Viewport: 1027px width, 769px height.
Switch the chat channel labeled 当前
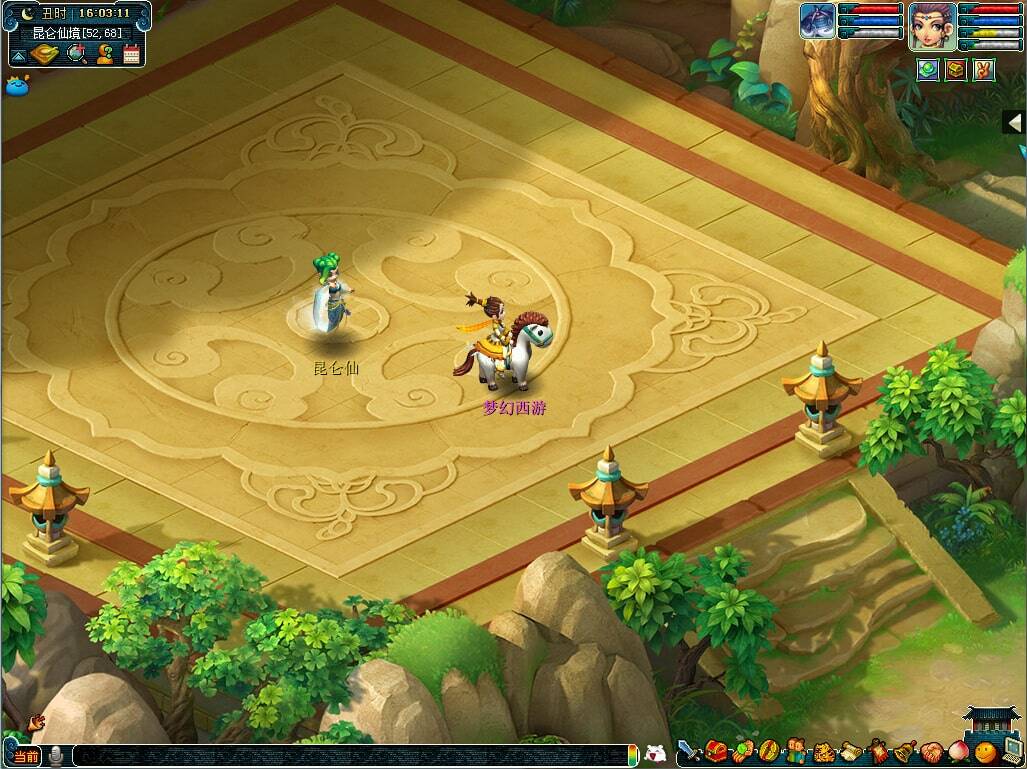click(27, 756)
